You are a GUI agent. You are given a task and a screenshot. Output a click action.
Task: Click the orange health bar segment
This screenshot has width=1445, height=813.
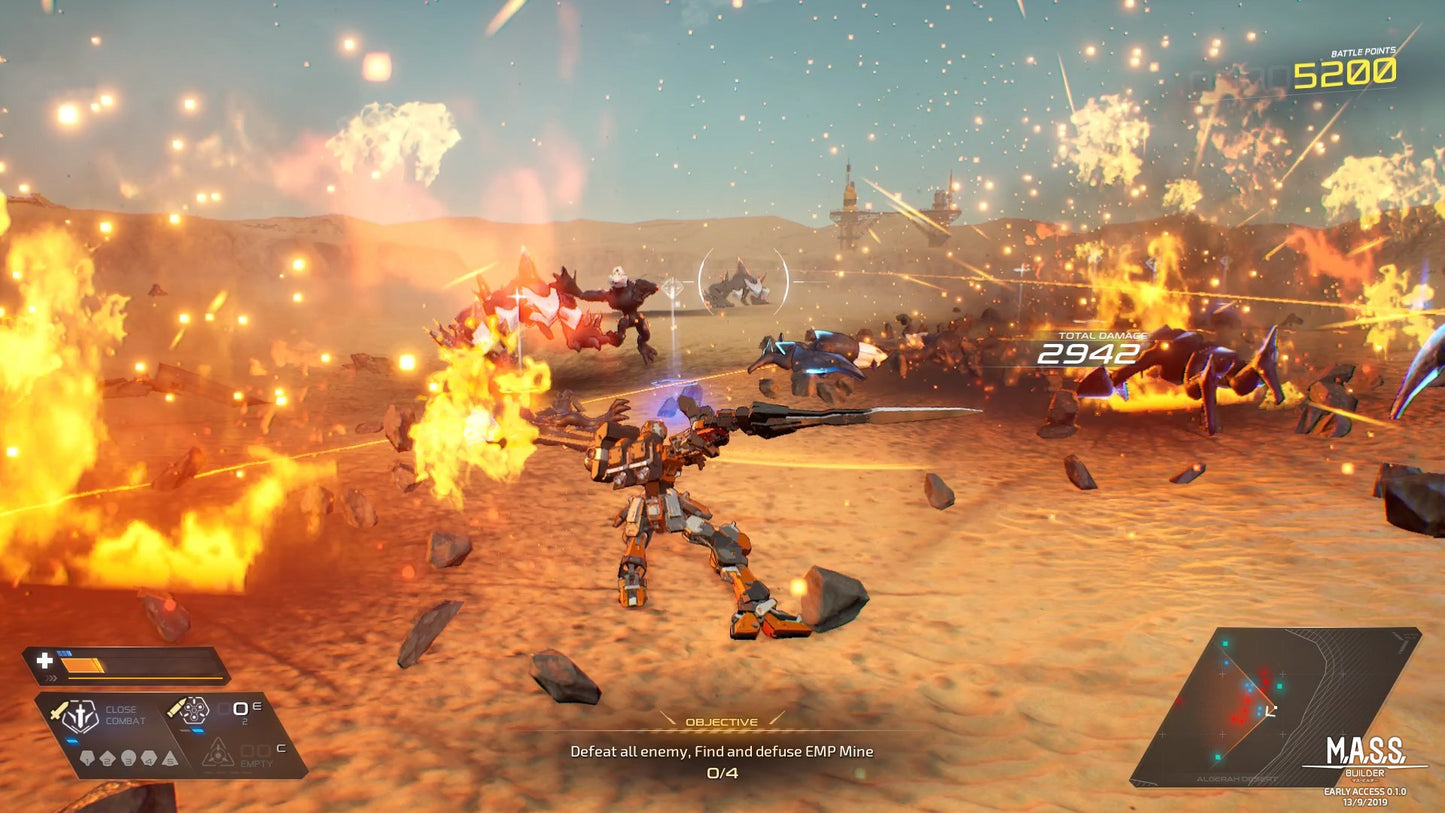(x=81, y=664)
